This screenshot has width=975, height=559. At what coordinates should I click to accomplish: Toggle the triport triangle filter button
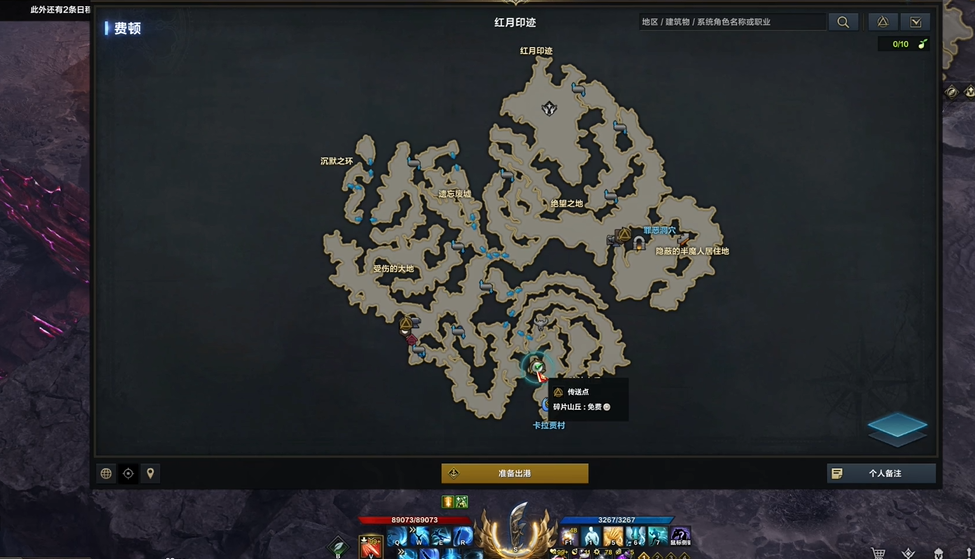882,22
